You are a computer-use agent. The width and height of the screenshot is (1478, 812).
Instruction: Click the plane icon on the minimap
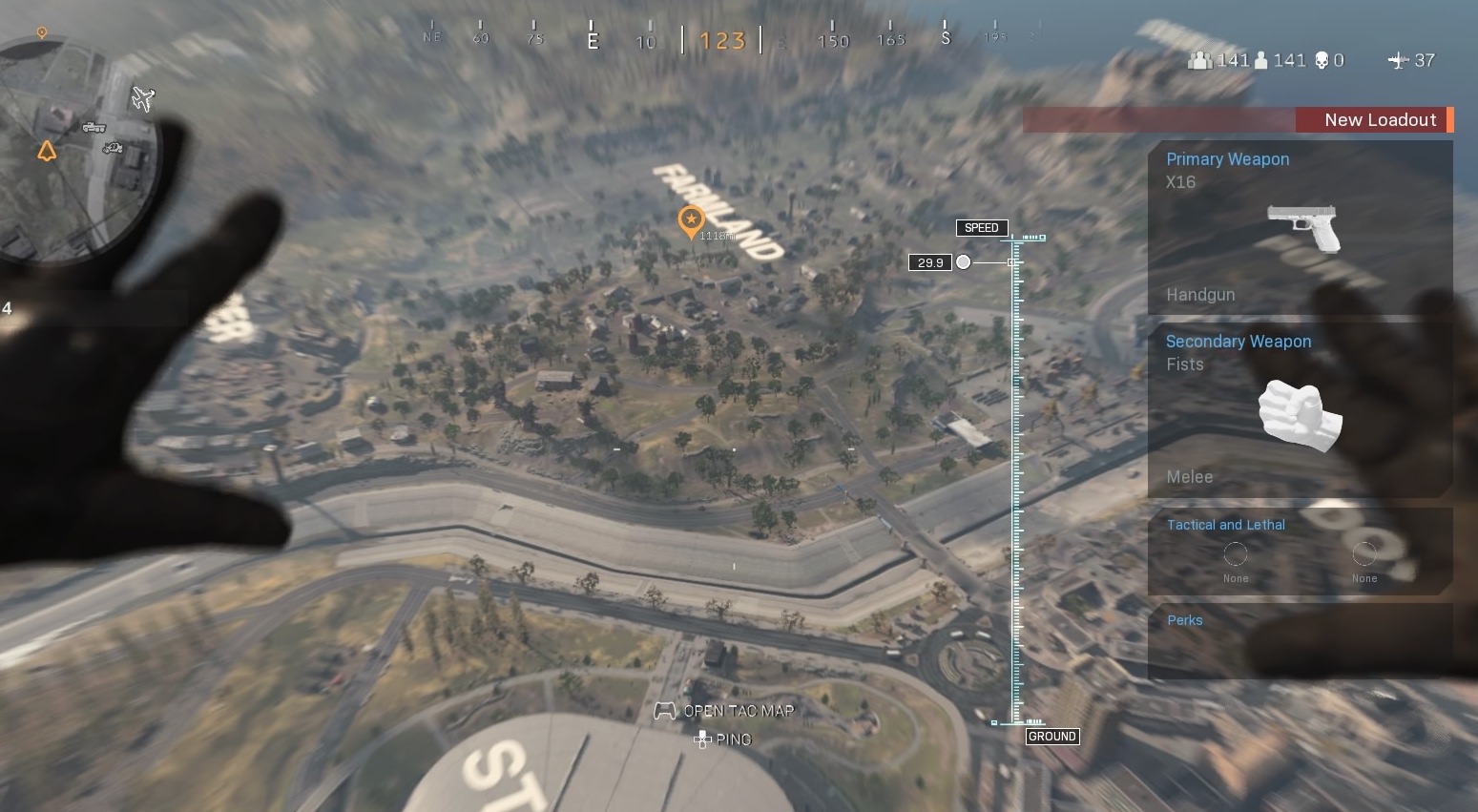point(142,98)
